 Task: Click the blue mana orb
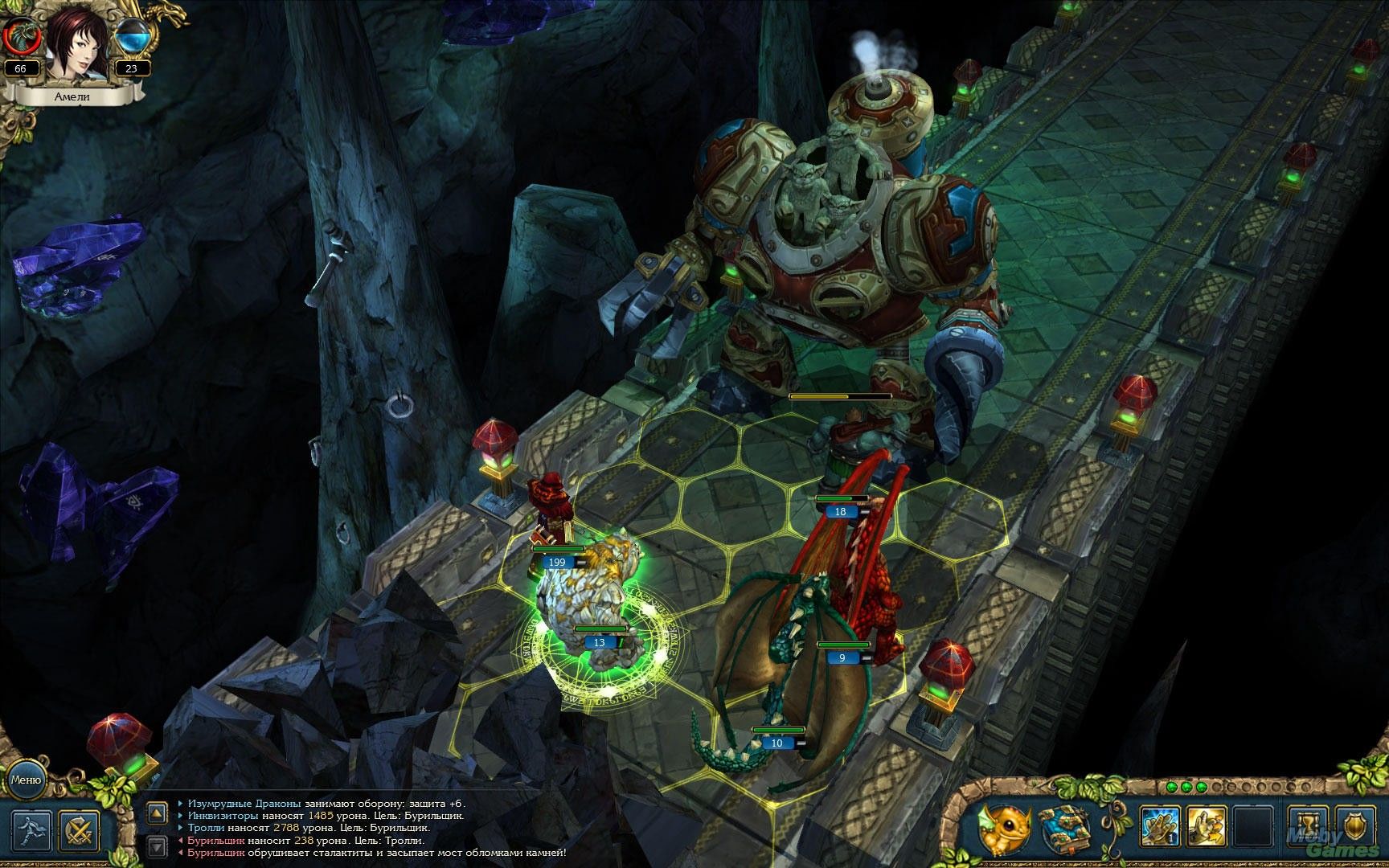tap(131, 36)
